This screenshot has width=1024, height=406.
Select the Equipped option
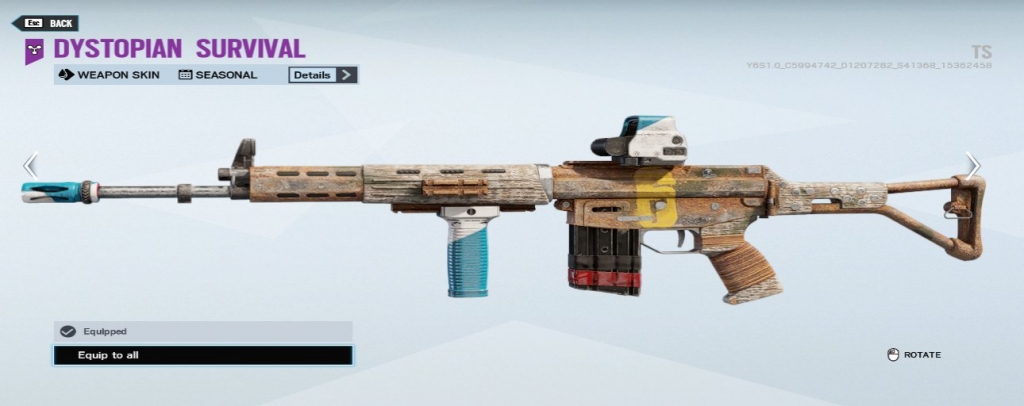203,331
